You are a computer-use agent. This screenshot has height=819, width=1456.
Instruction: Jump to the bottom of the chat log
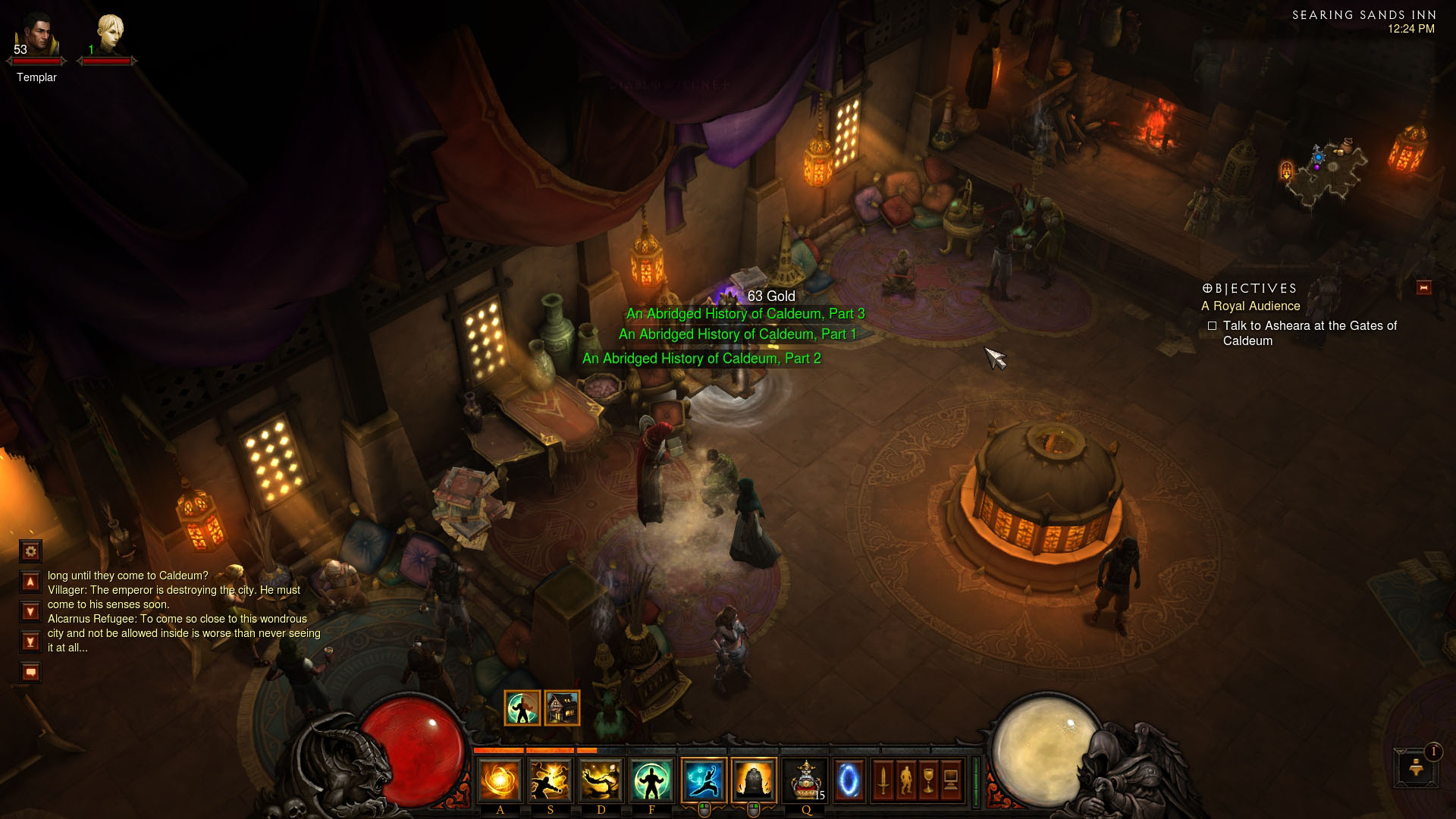tap(30, 642)
